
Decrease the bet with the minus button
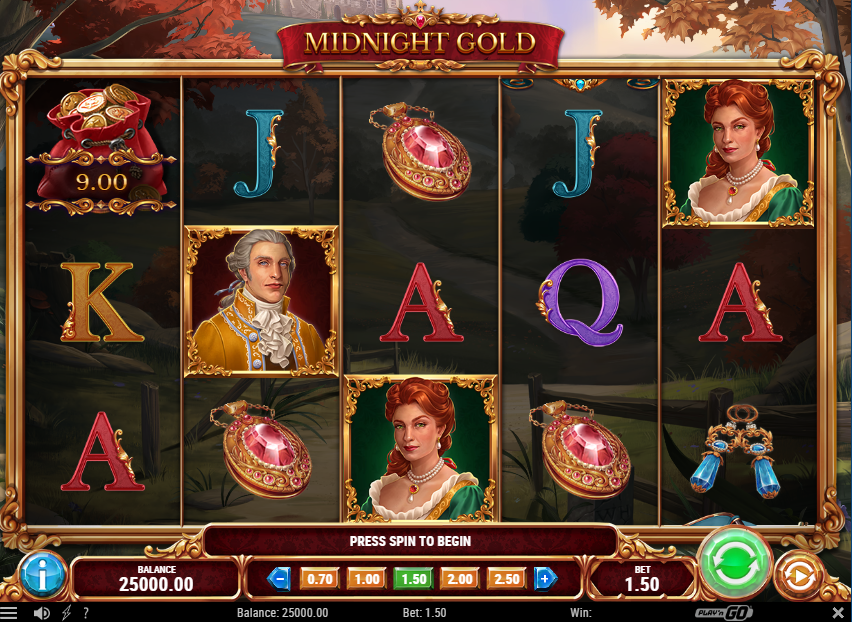281,578
